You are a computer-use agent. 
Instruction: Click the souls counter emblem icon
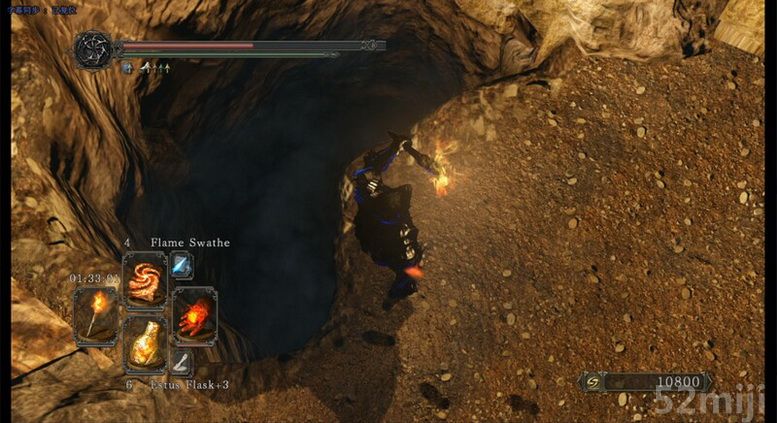593,382
